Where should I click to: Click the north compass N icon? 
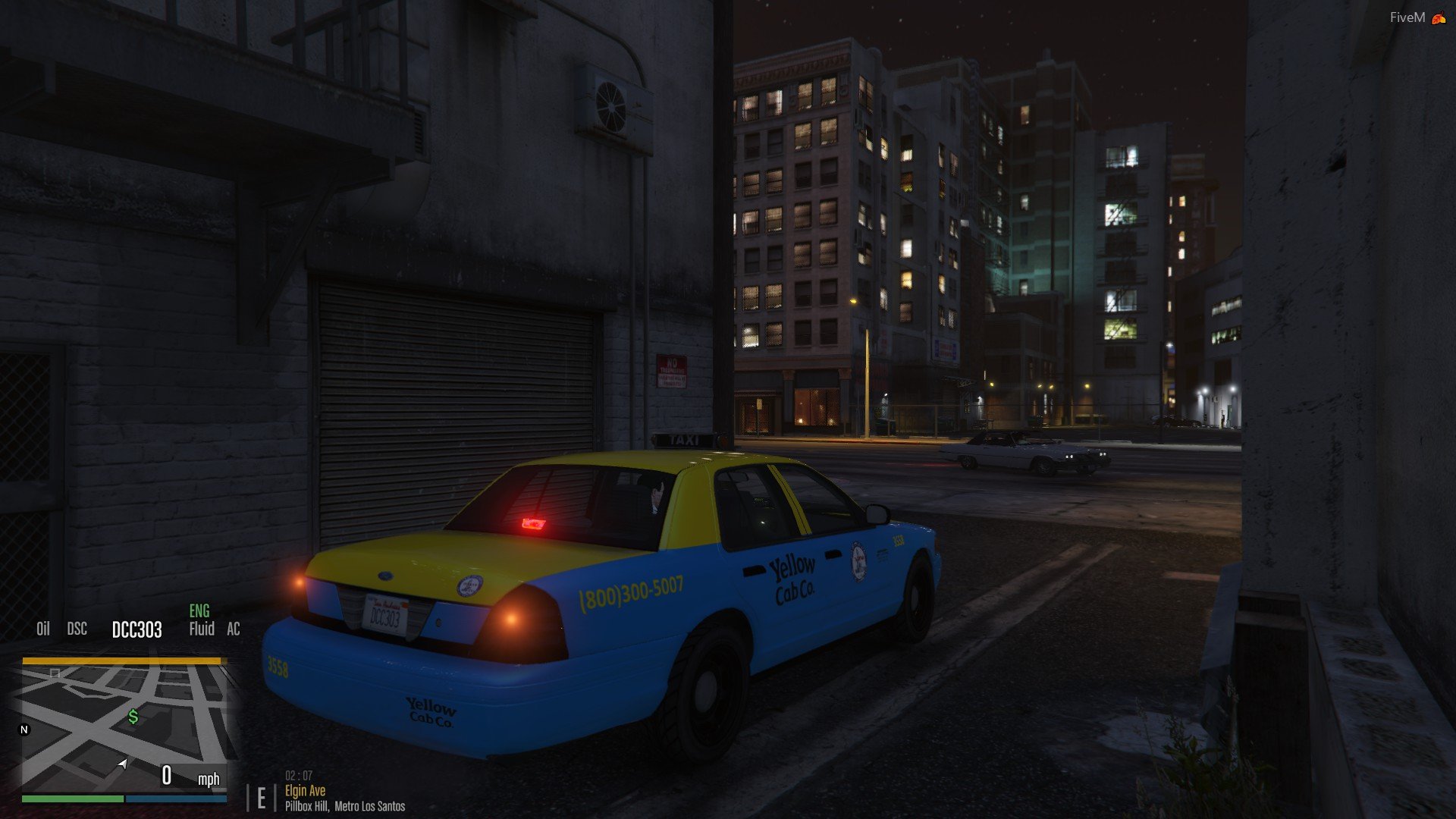pyautogui.click(x=24, y=730)
